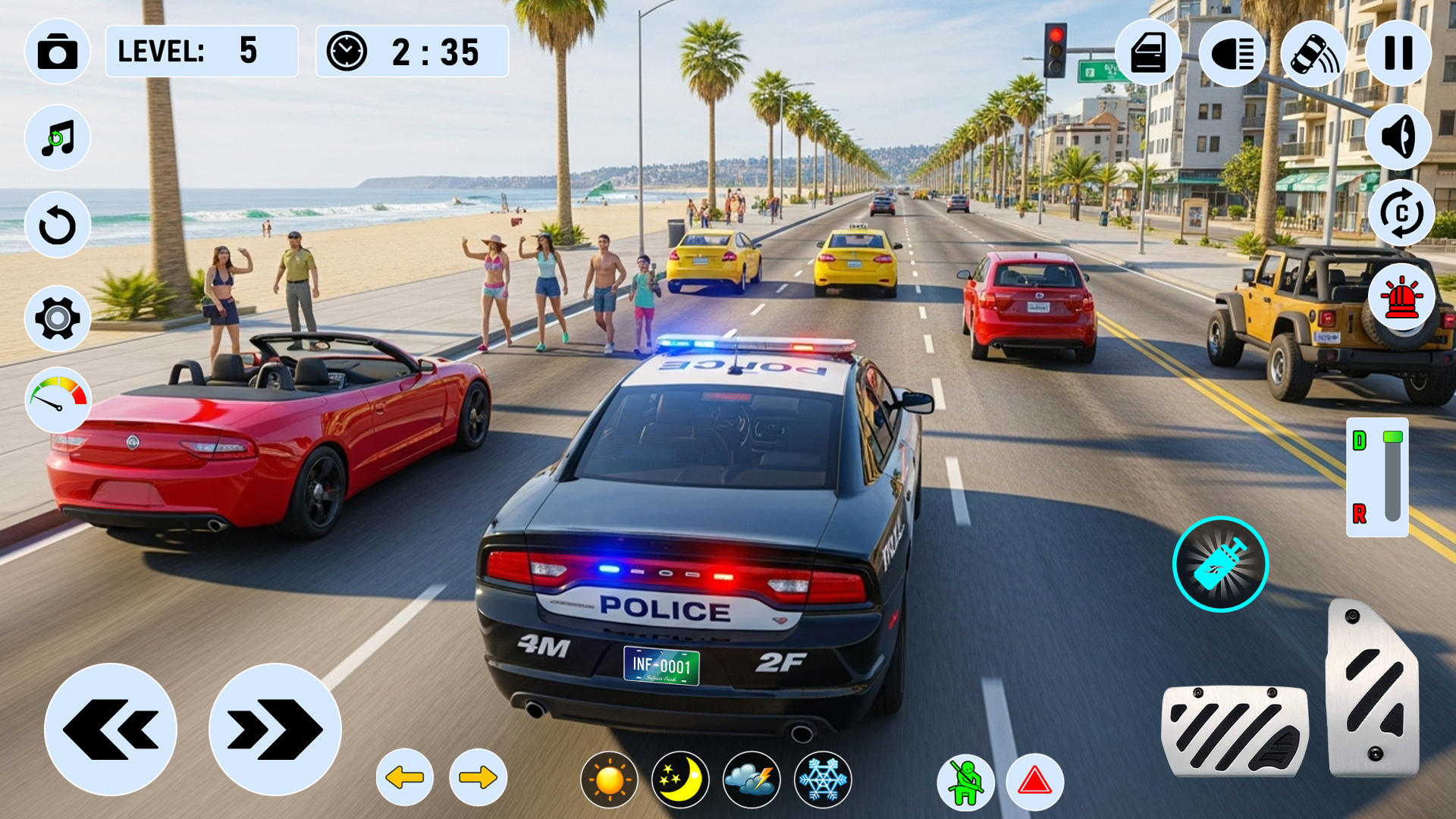Switch to night mode moon icon
The height and width of the screenshot is (819, 1456).
click(680, 780)
